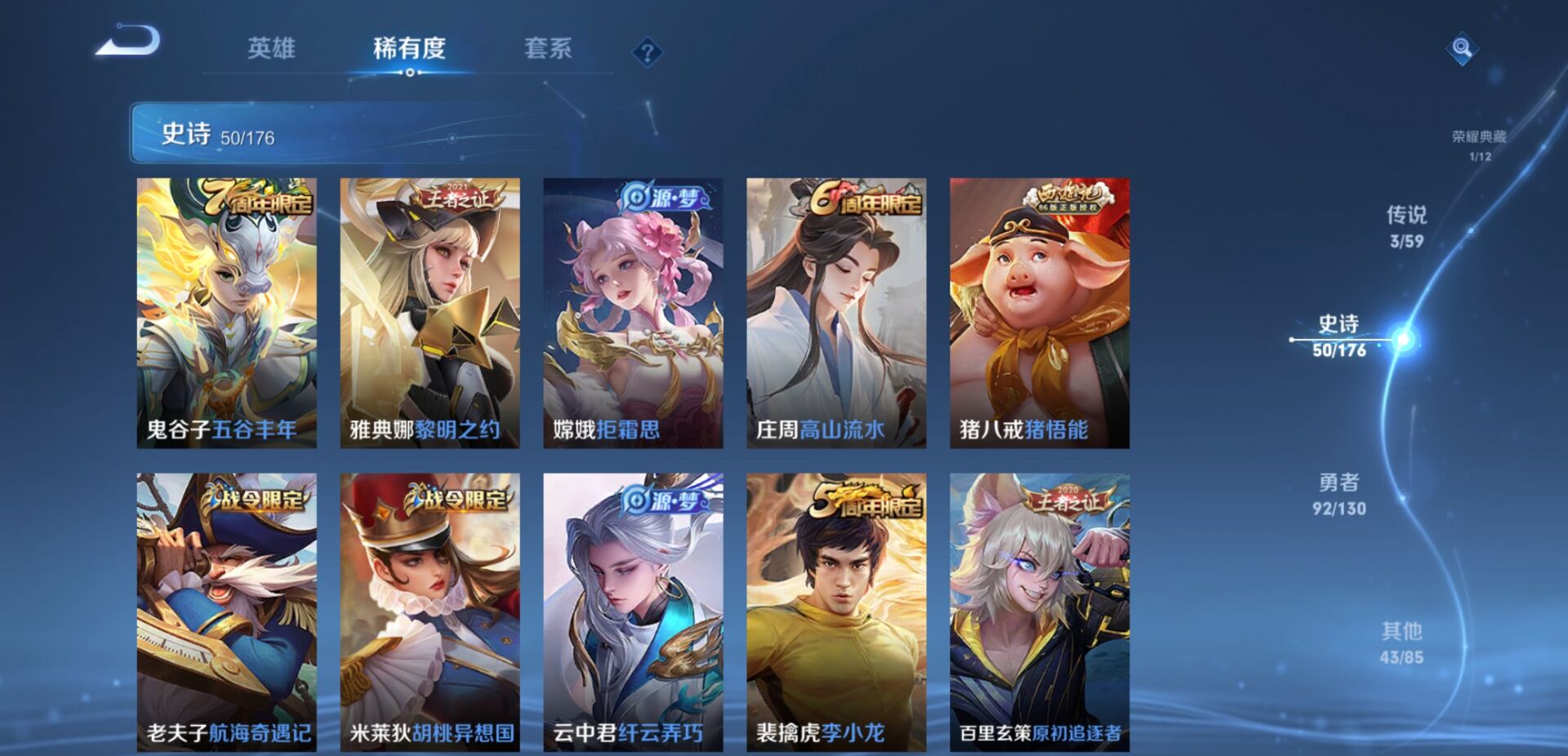The image size is (1568, 756).
Task: Switch to the 套系 tab
Action: 550,49
